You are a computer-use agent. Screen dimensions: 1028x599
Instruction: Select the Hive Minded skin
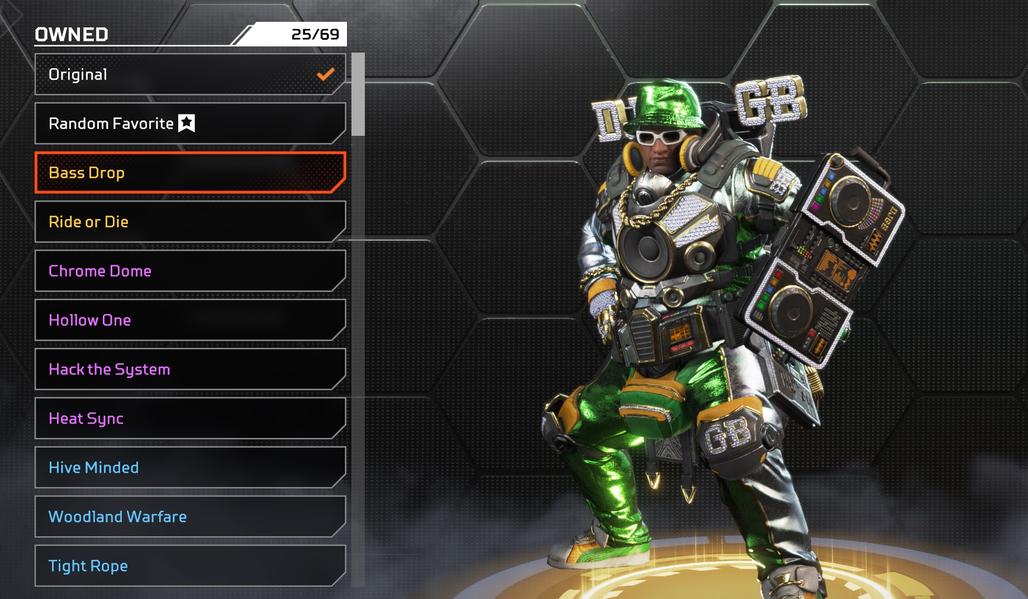point(190,467)
